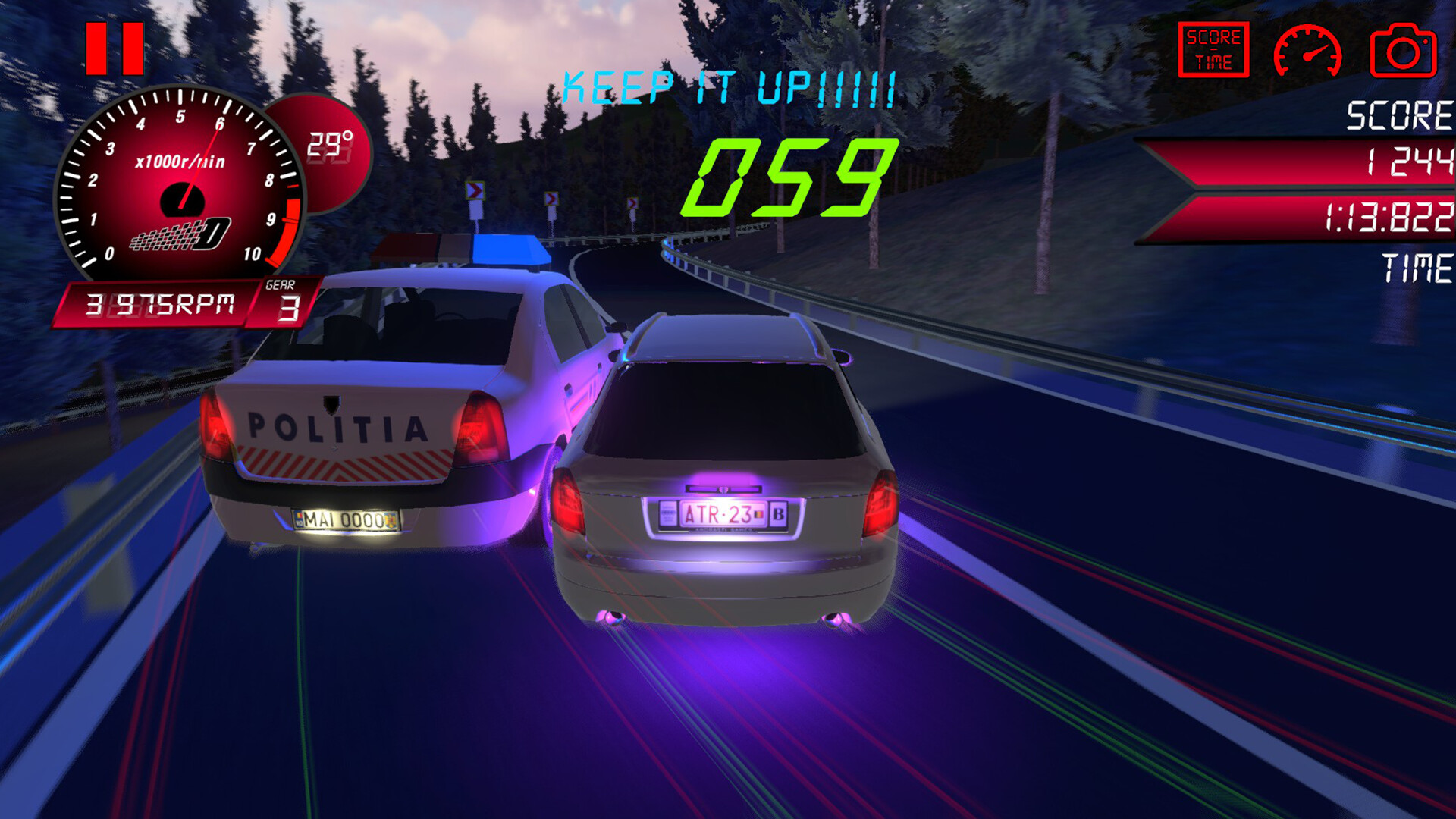Click the KEEP IT UP message

pyautogui.click(x=726, y=87)
